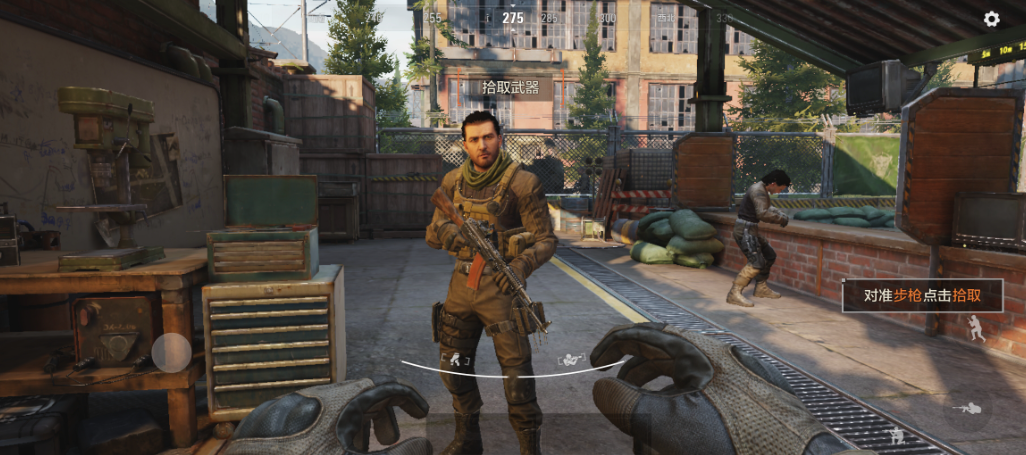Tap the crouching soldier stance icon
1026x455 pixels.
897,435
